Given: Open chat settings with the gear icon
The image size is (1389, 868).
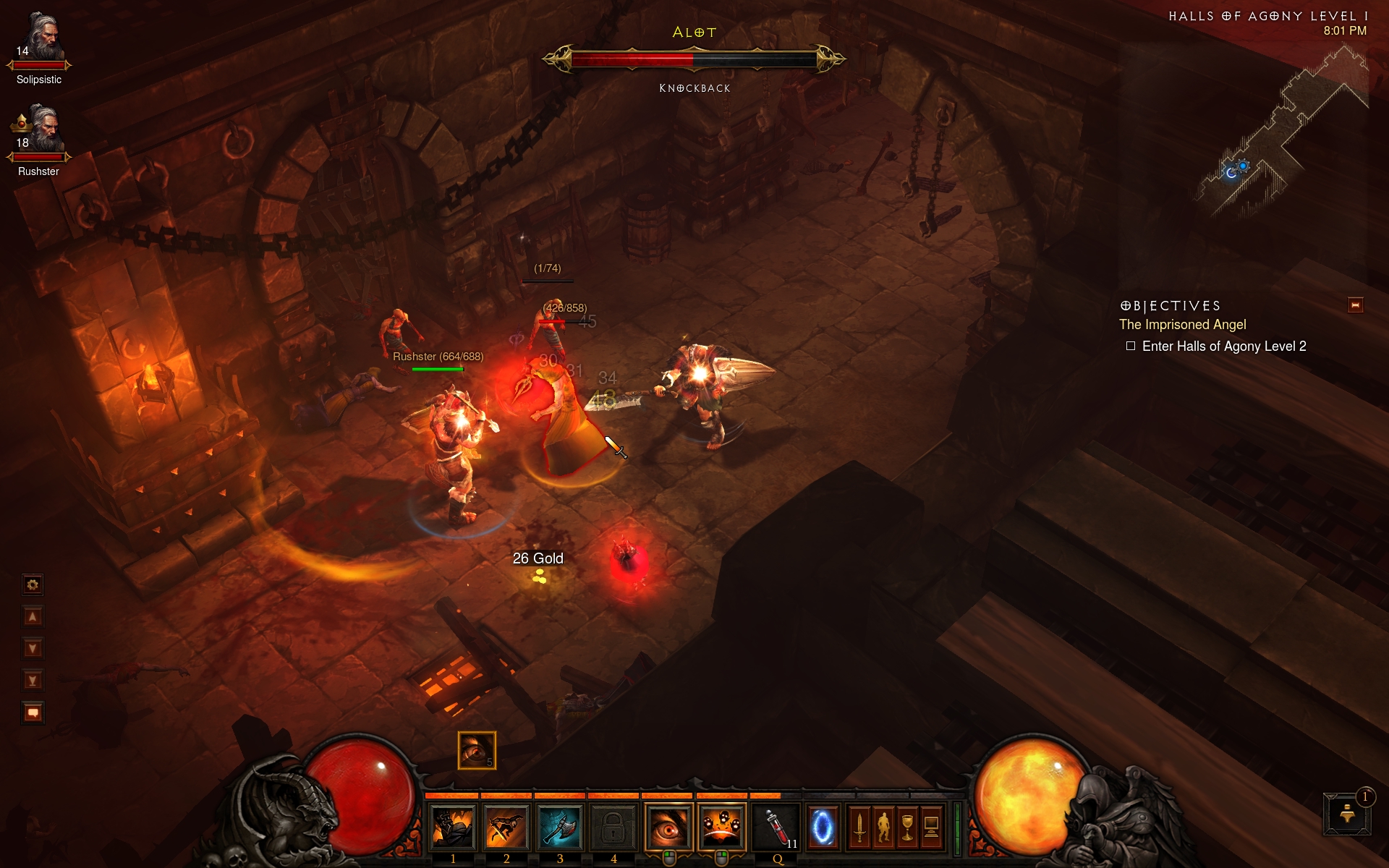Looking at the screenshot, I should (x=33, y=584).
